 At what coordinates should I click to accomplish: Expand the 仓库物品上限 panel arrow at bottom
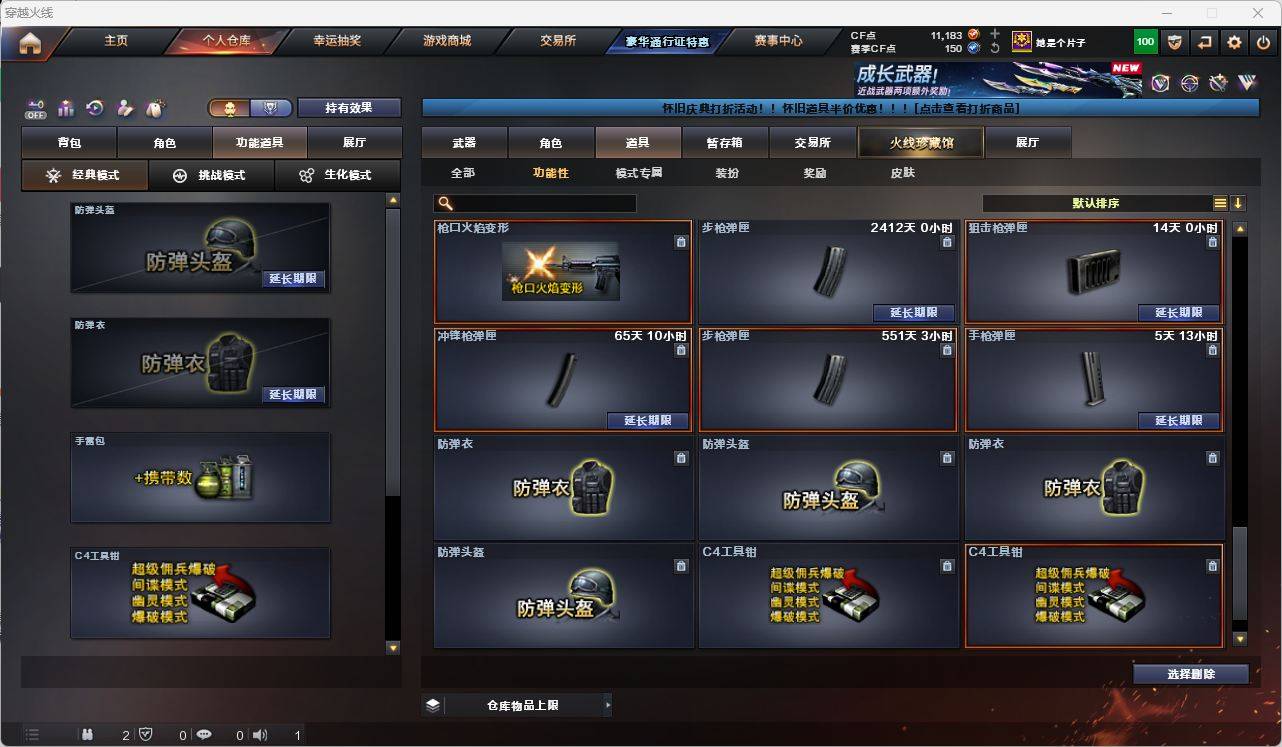click(608, 704)
